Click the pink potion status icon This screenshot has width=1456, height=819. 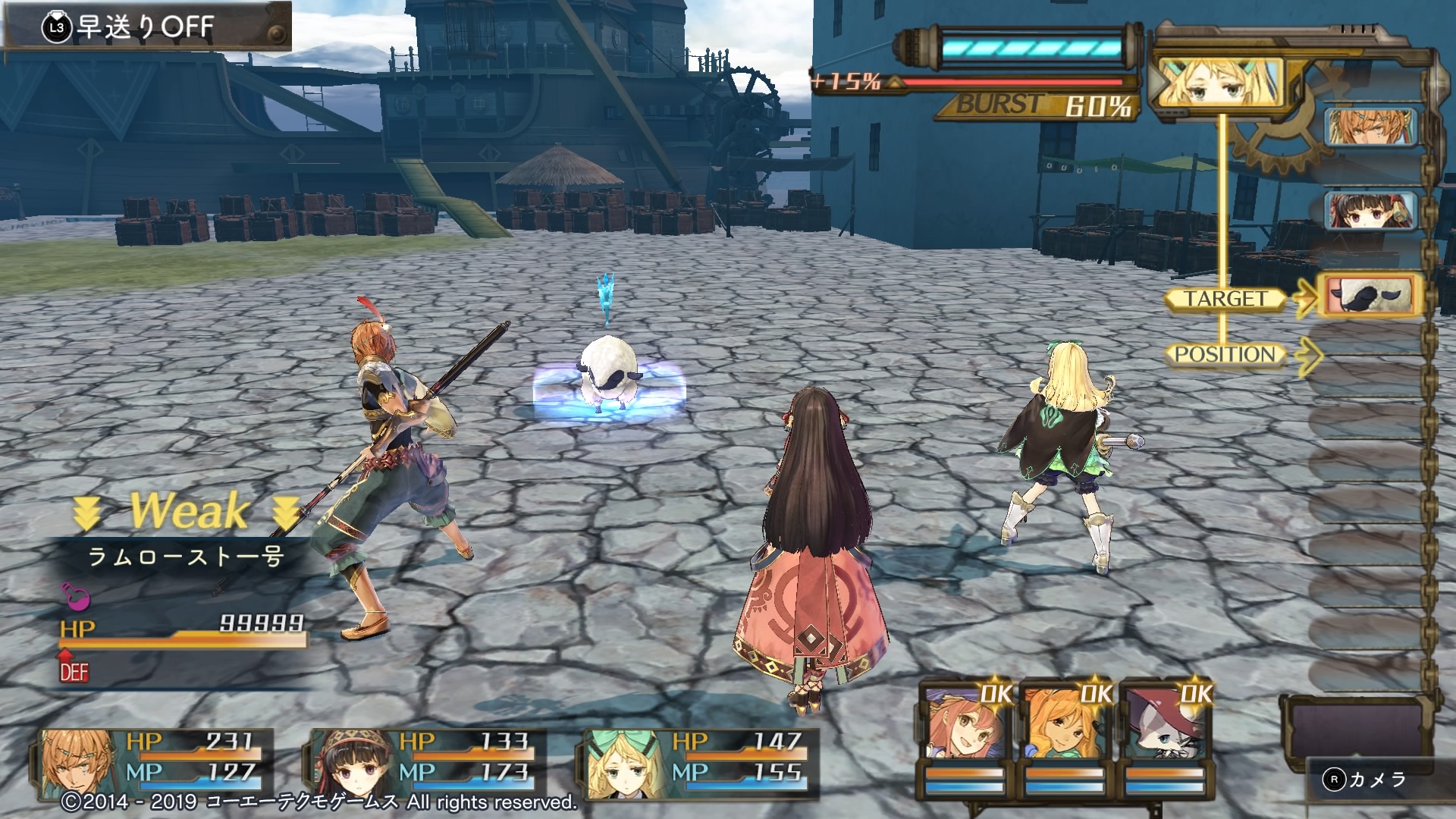[76, 597]
